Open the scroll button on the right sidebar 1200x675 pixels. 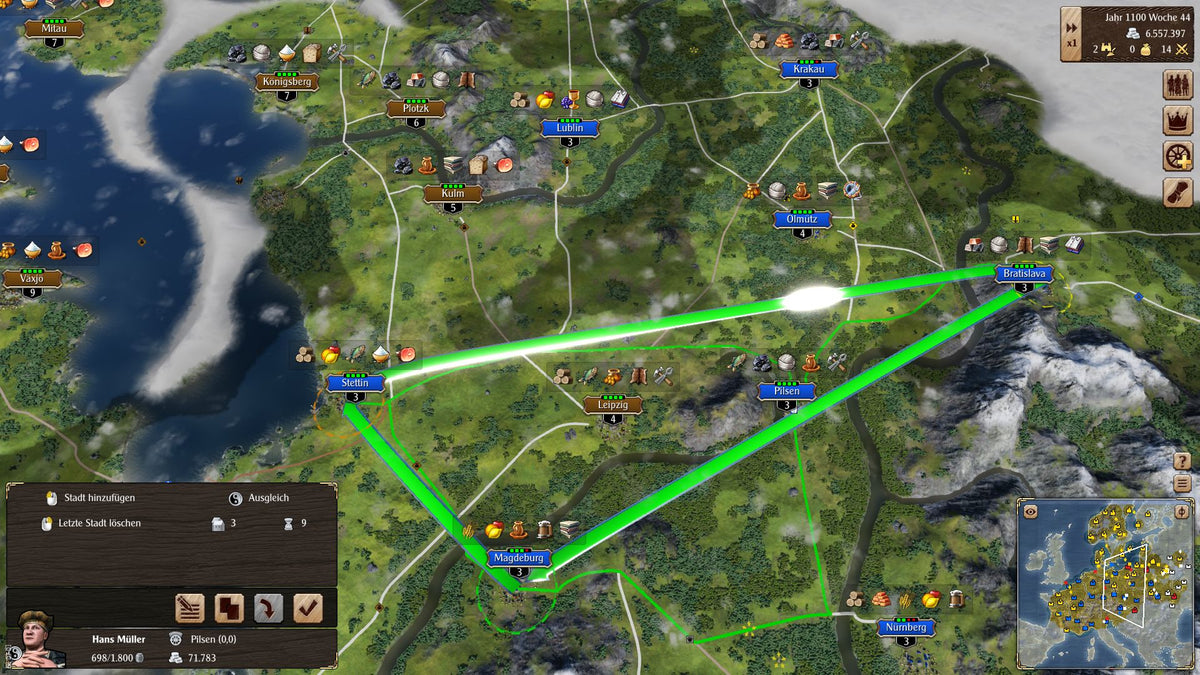[1178, 192]
